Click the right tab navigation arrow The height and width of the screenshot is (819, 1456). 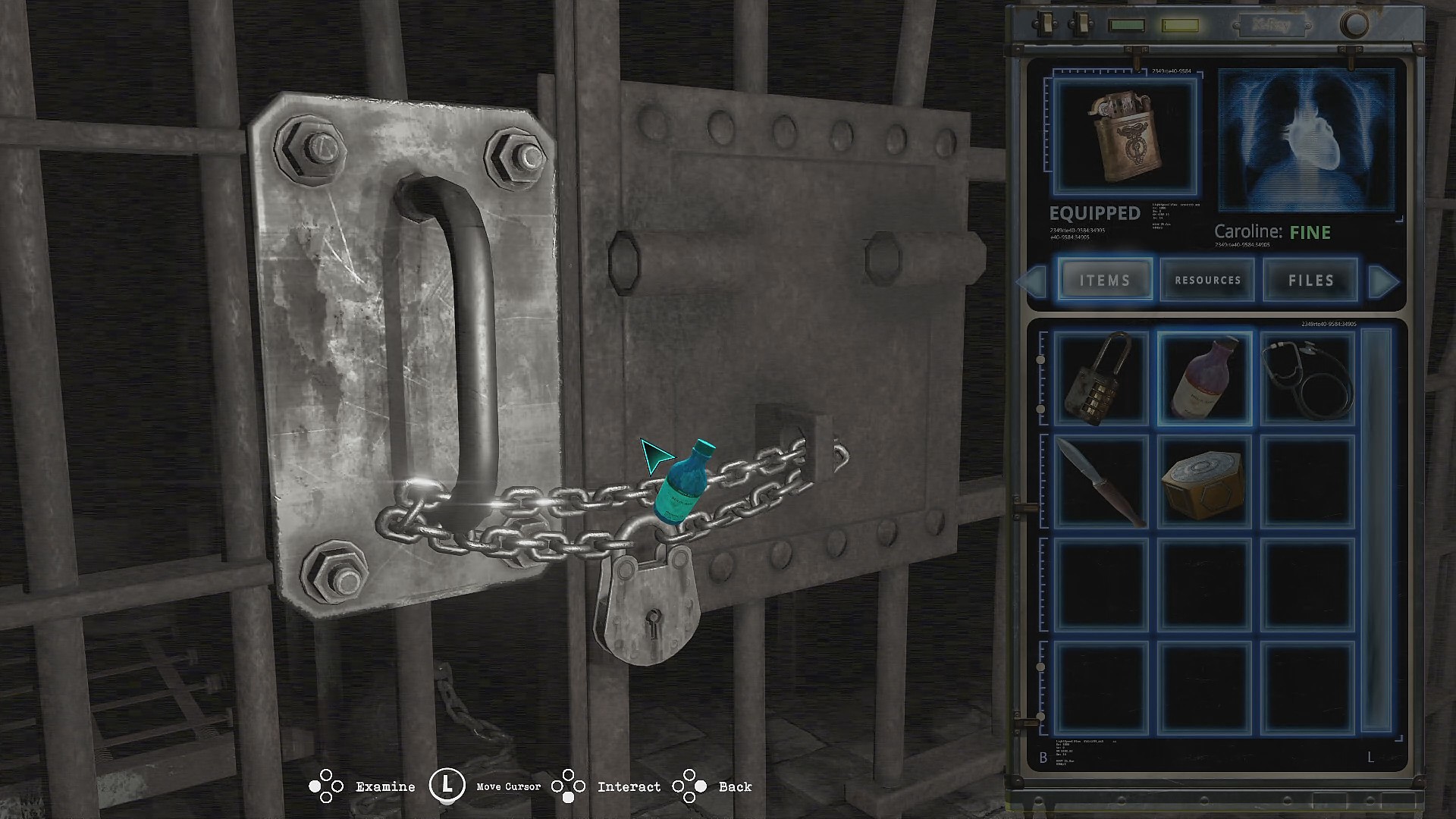(x=1384, y=282)
